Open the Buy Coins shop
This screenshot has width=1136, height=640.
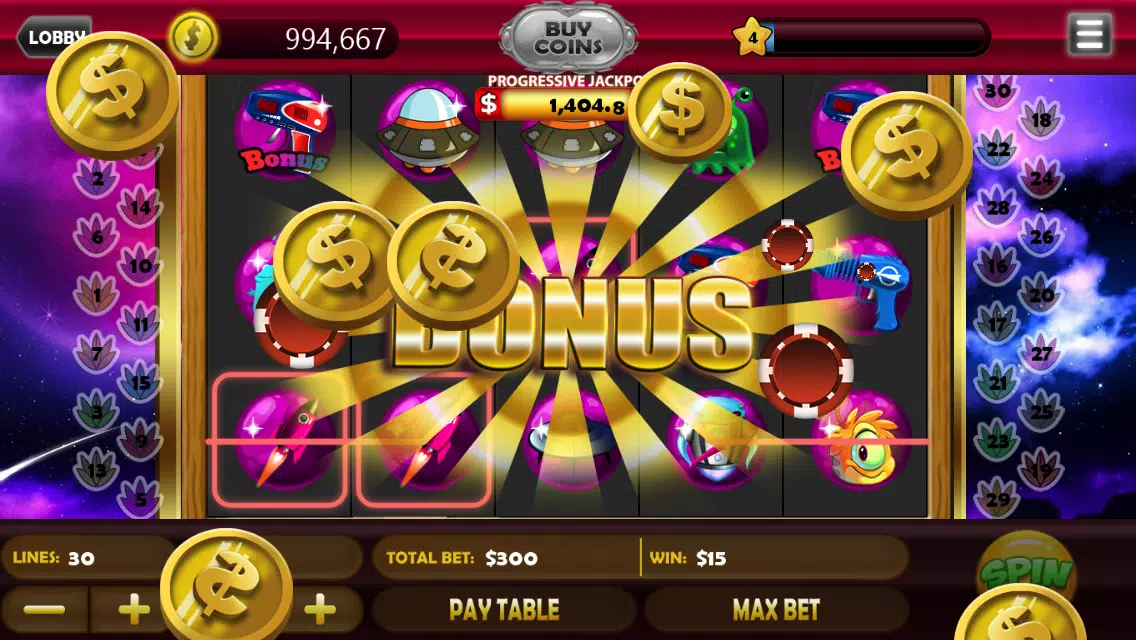[568, 38]
